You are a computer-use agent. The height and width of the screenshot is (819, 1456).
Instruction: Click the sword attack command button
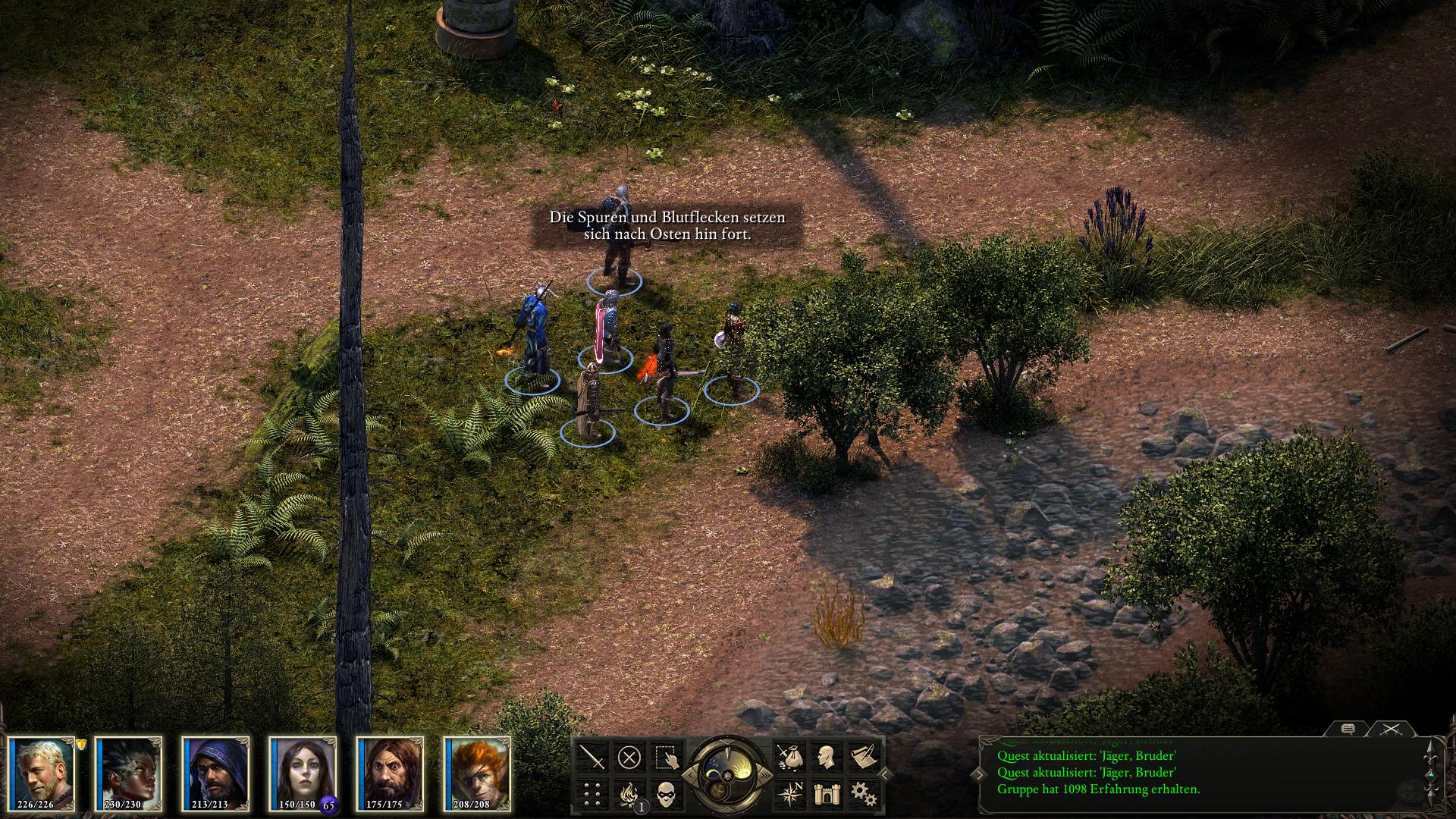tap(592, 757)
